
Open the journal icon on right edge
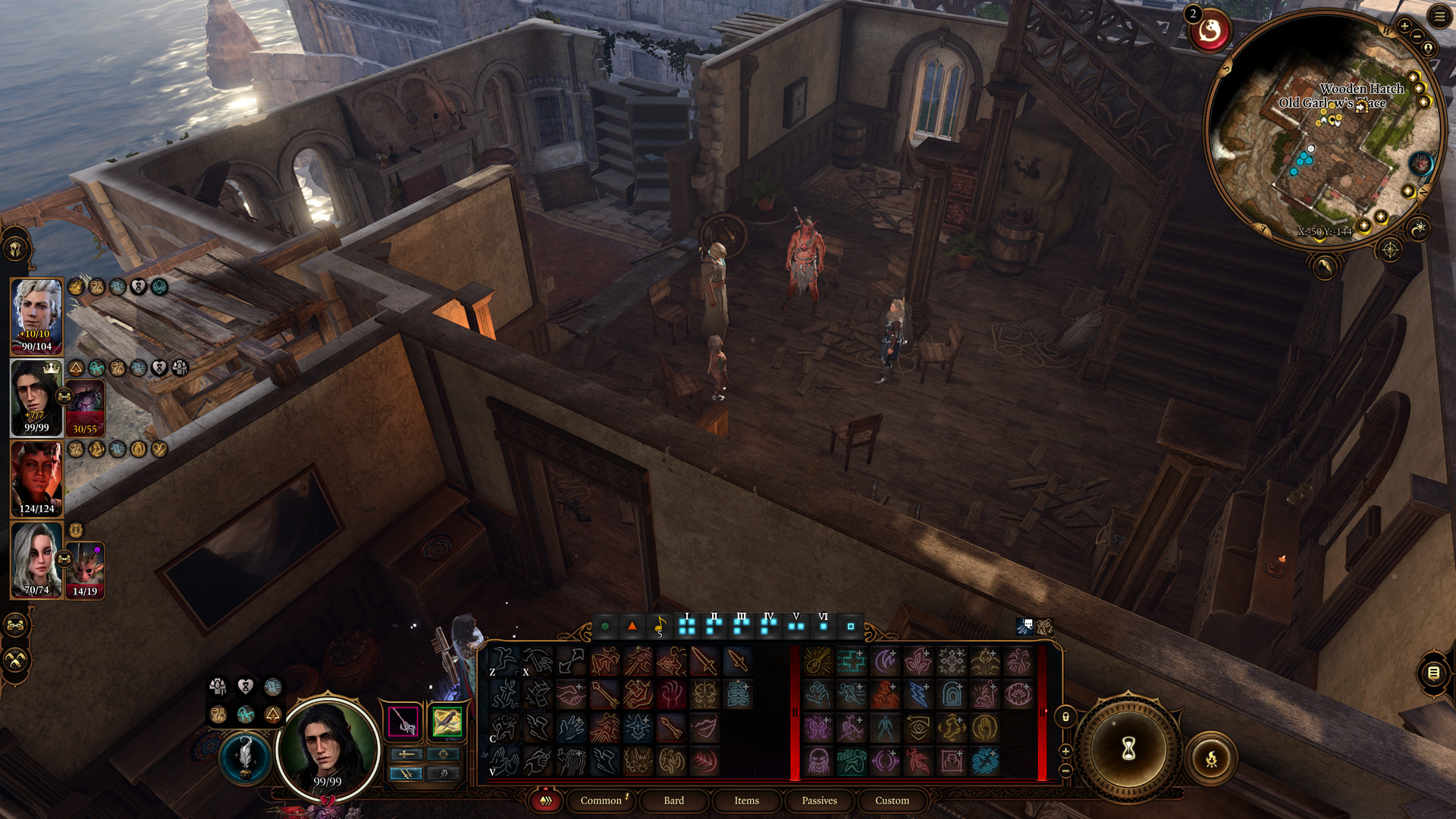(x=1432, y=673)
